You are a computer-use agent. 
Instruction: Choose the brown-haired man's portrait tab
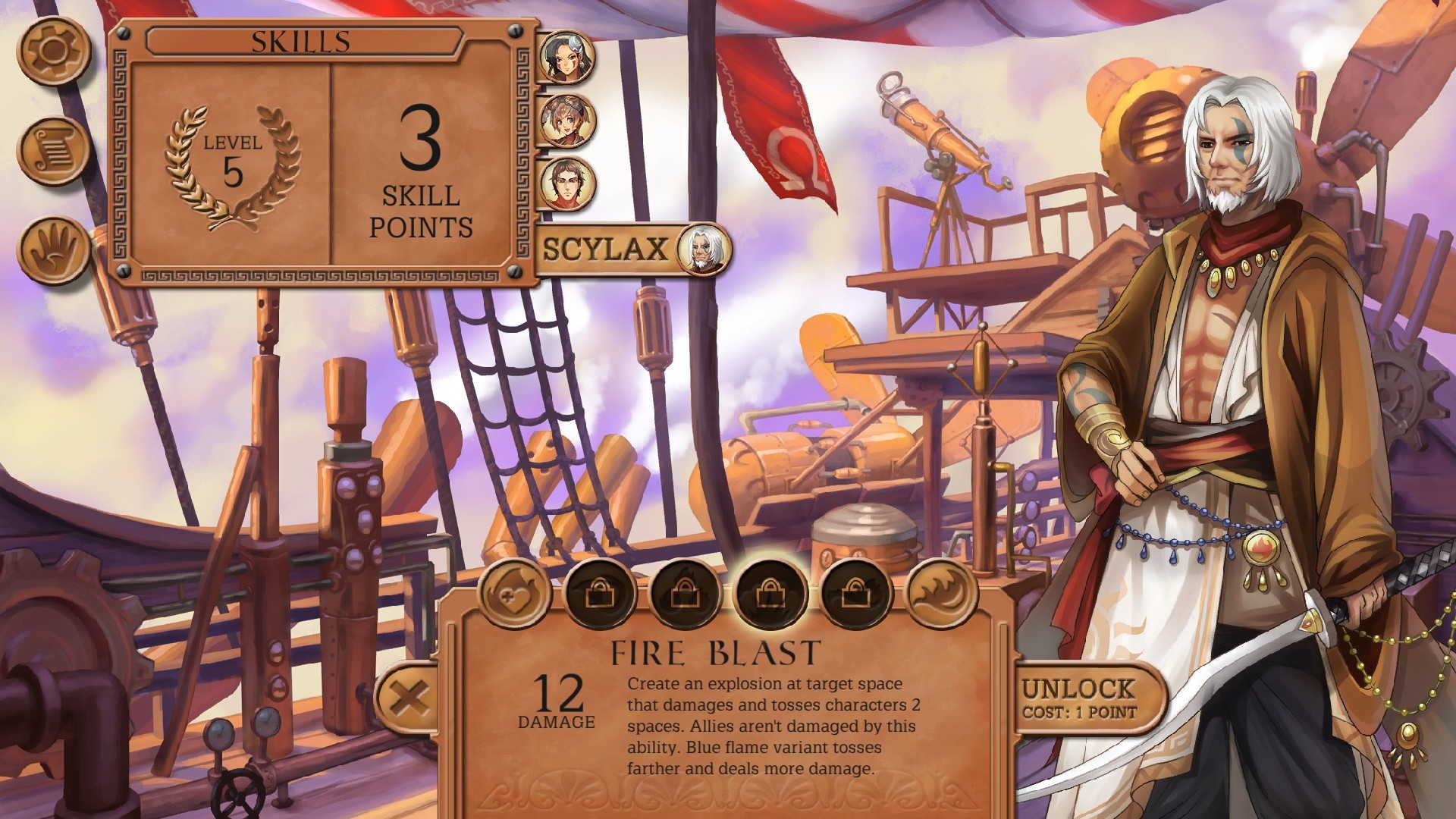point(566,184)
